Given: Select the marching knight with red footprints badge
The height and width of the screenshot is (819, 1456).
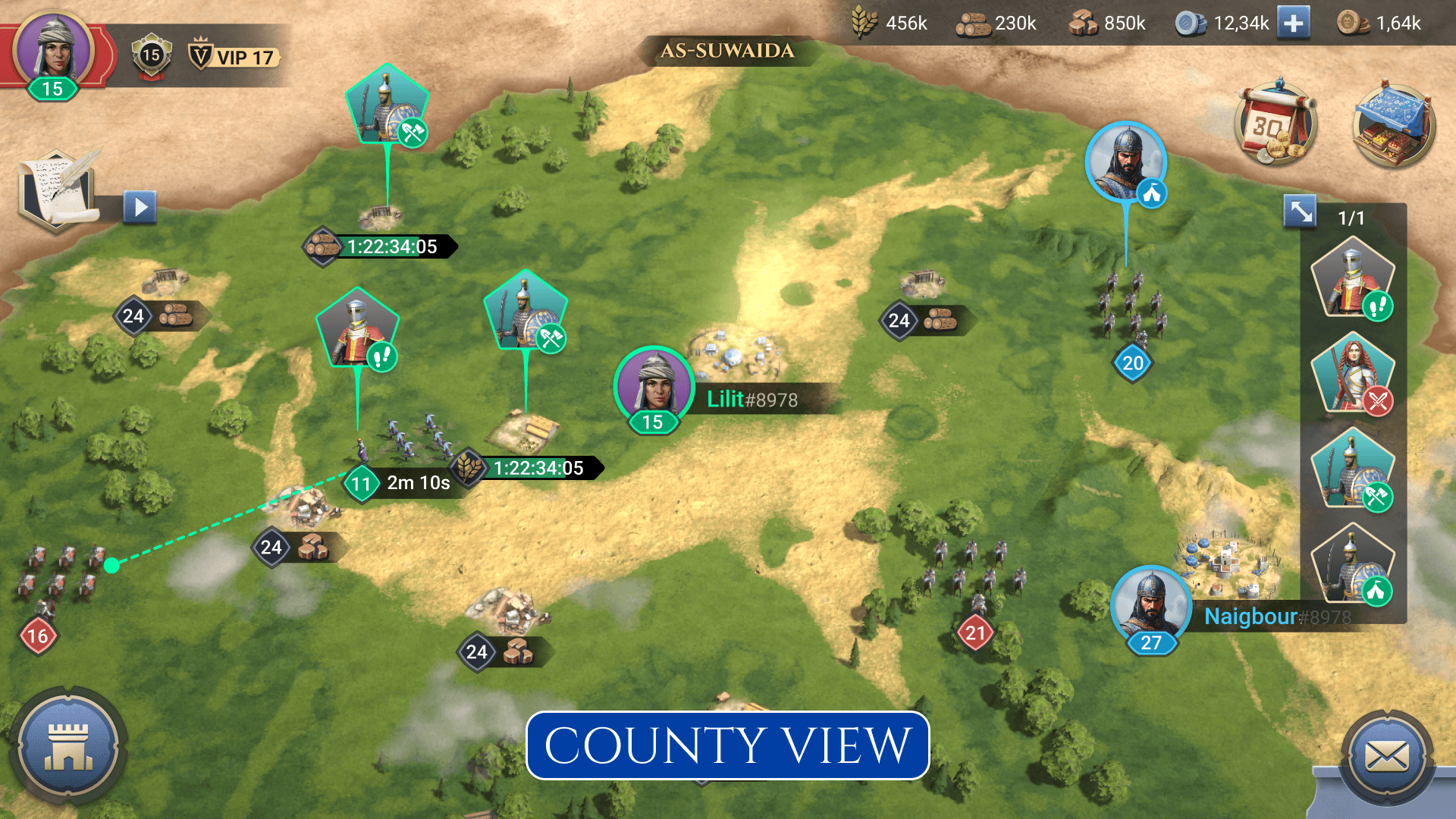Looking at the screenshot, I should (1354, 281).
